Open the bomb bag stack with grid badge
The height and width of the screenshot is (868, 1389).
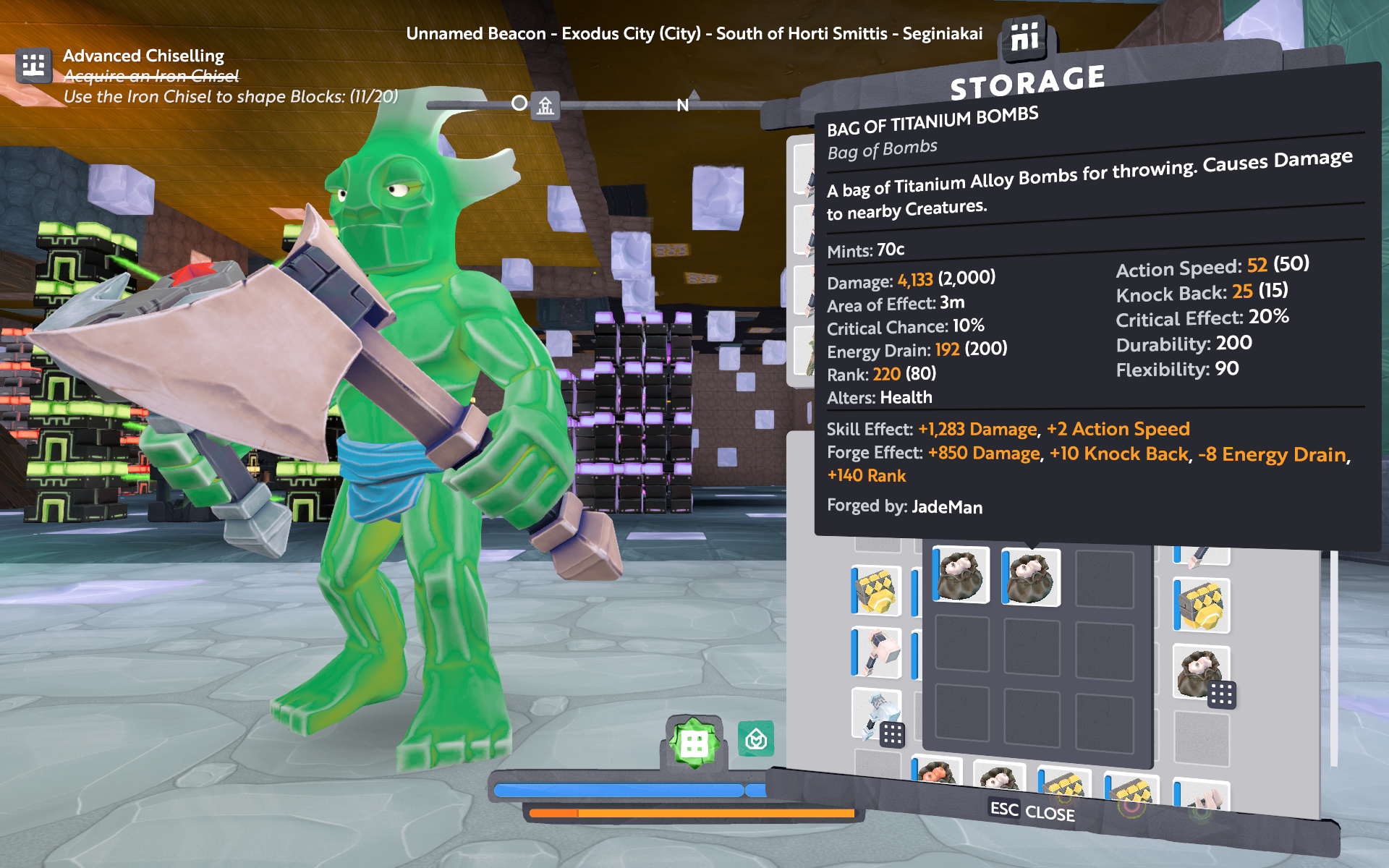coord(1201,673)
